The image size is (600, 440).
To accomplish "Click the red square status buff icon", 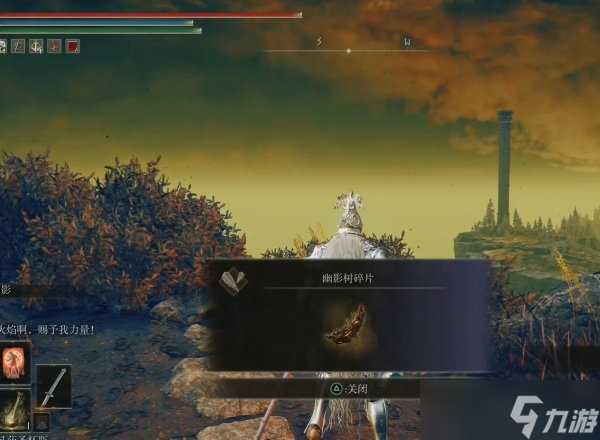I will (73, 46).
